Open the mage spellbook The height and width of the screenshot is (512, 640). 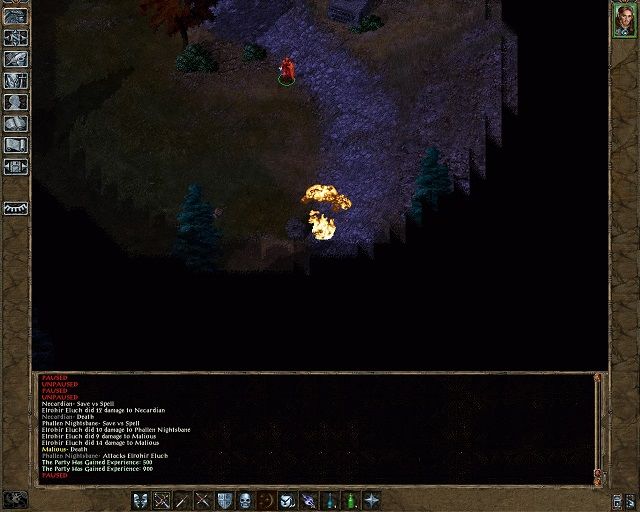[16, 123]
